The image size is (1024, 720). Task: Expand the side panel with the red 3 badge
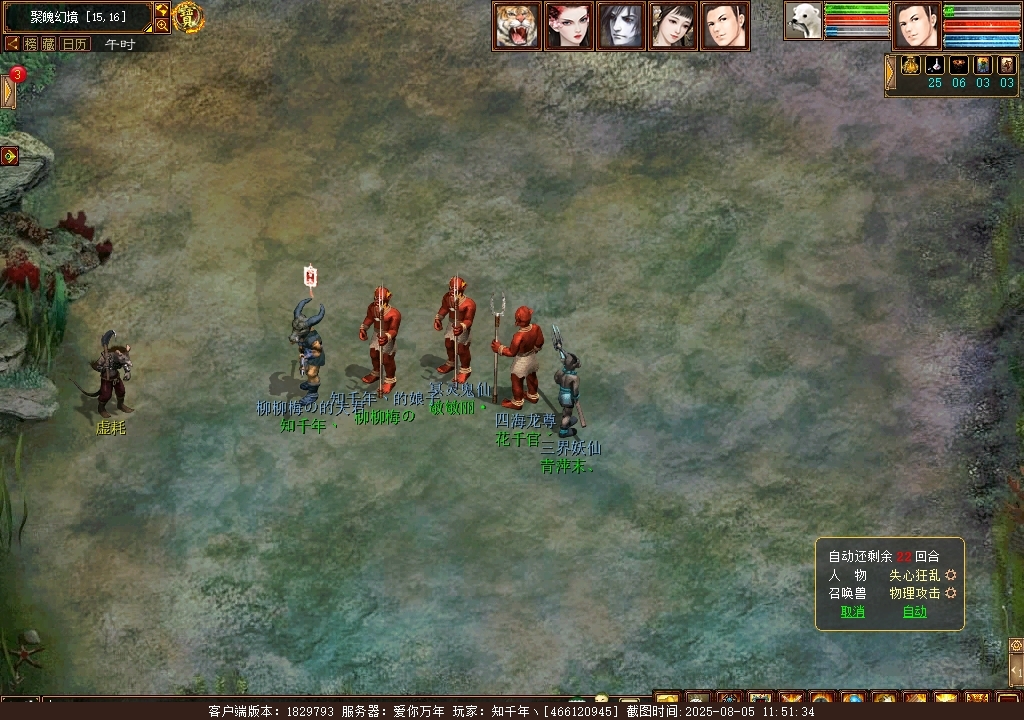tap(10, 91)
